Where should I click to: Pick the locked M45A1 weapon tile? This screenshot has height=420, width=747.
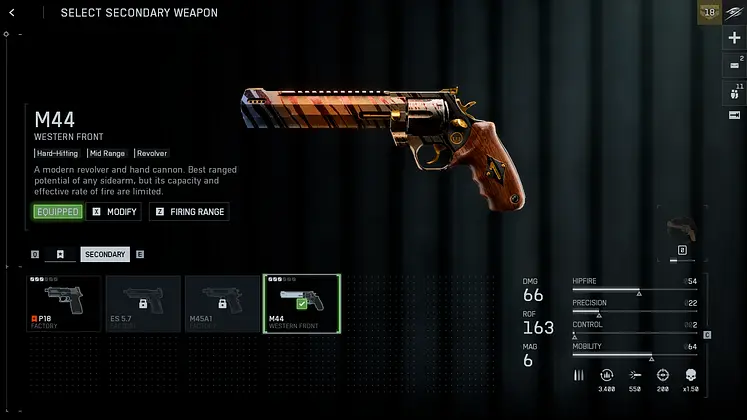tap(222, 304)
